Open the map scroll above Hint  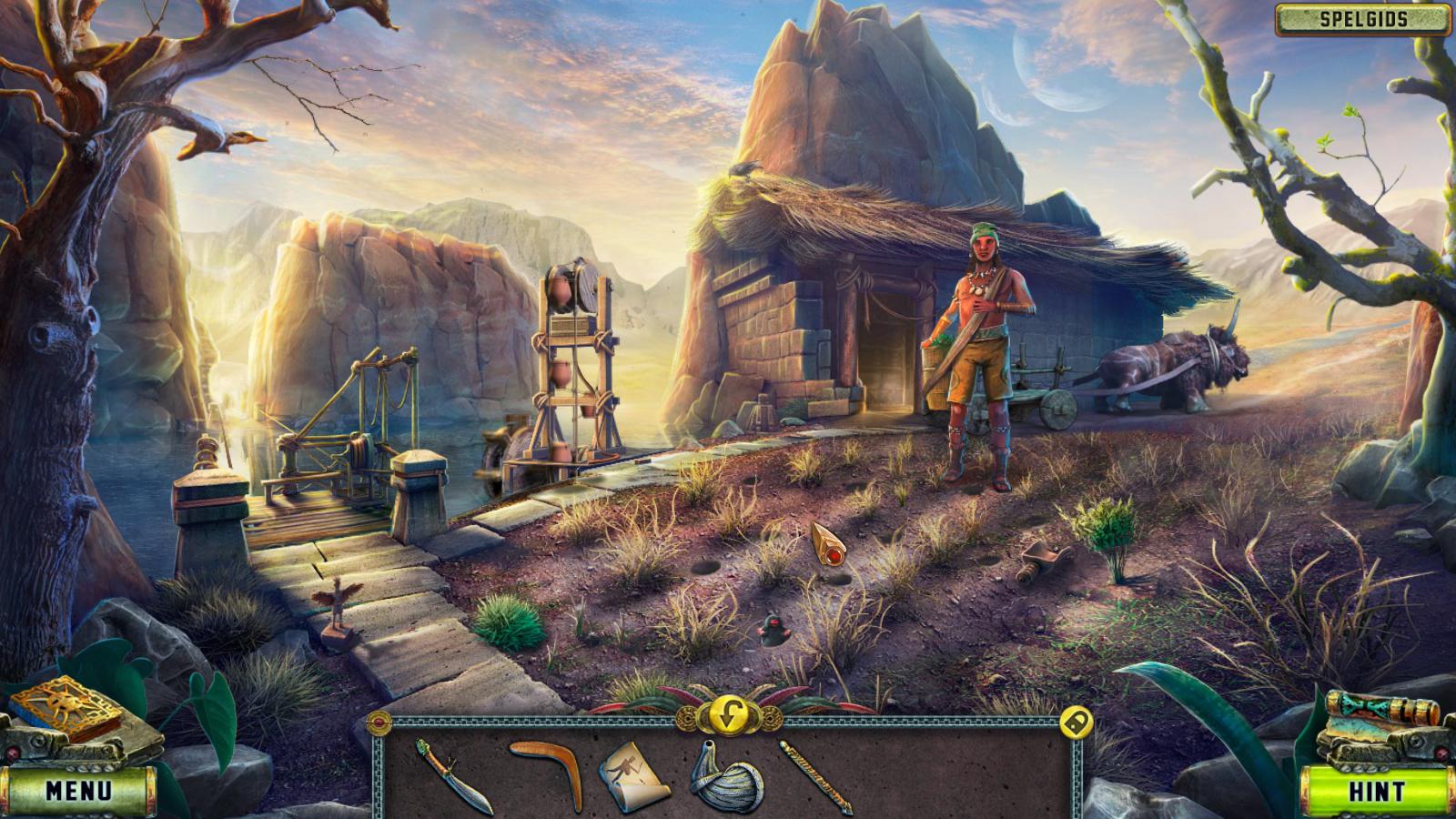click(x=1381, y=713)
